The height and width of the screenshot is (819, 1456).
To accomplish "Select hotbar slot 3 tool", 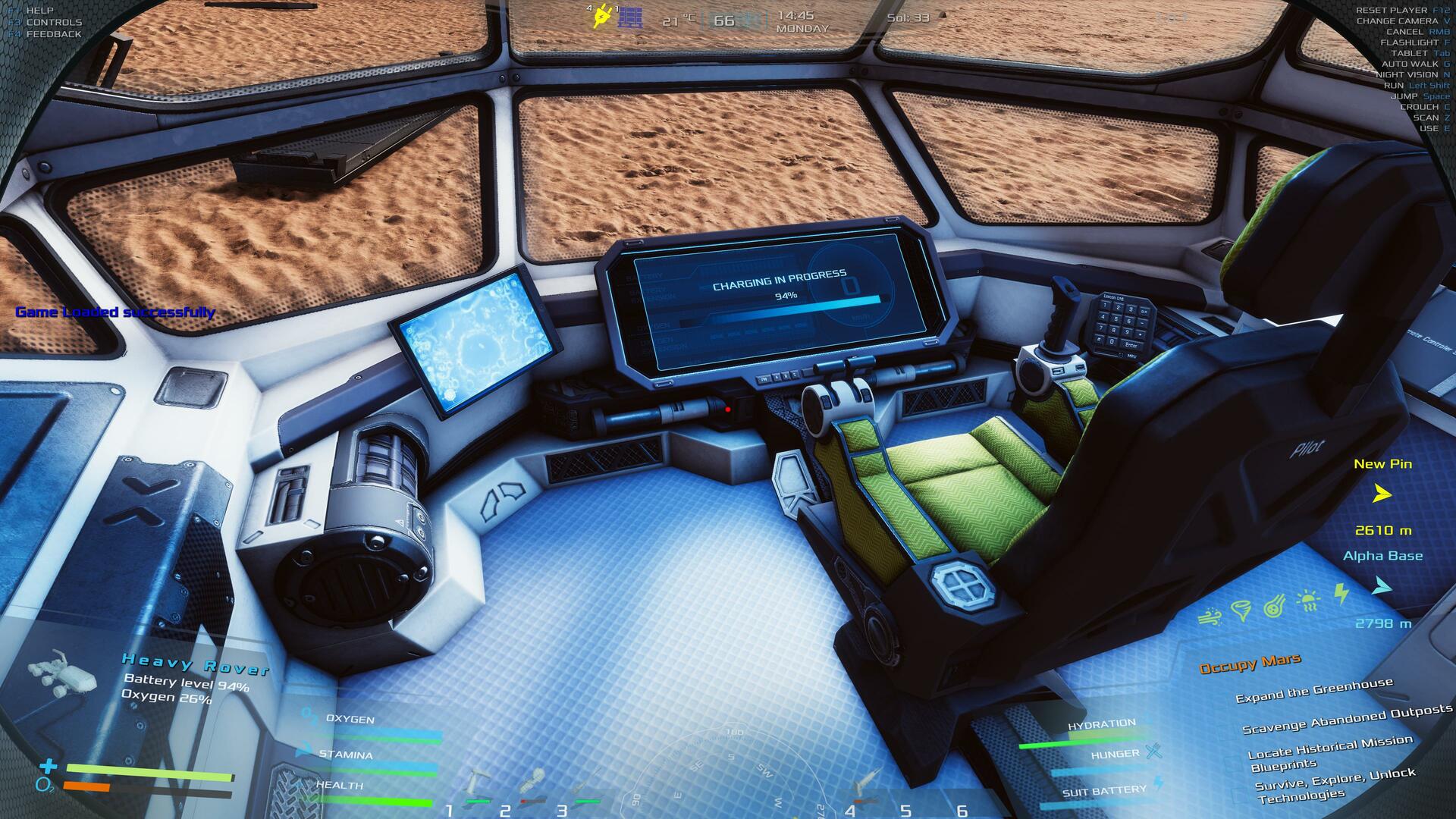I will coord(587,786).
